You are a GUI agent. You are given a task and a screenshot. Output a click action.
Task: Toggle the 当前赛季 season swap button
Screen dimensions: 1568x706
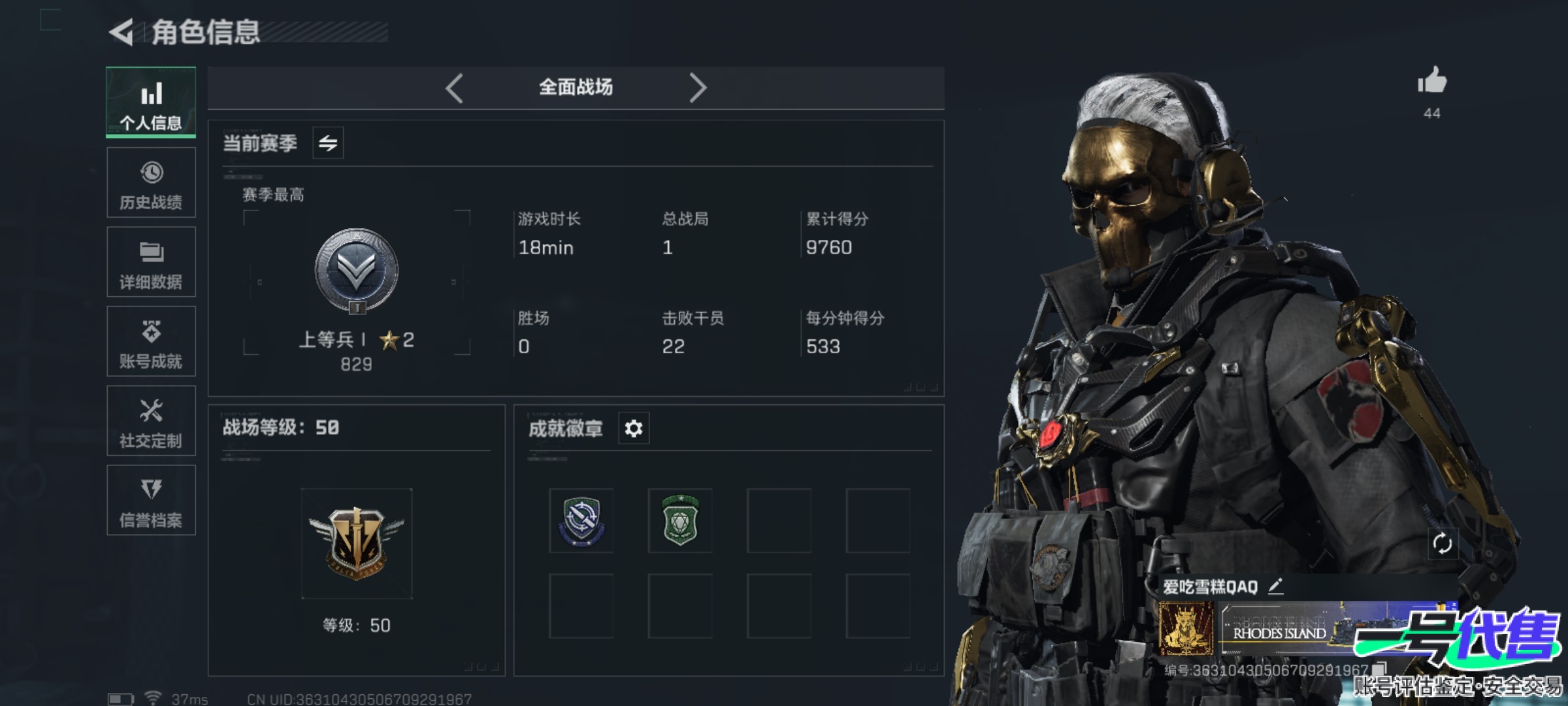tap(328, 143)
